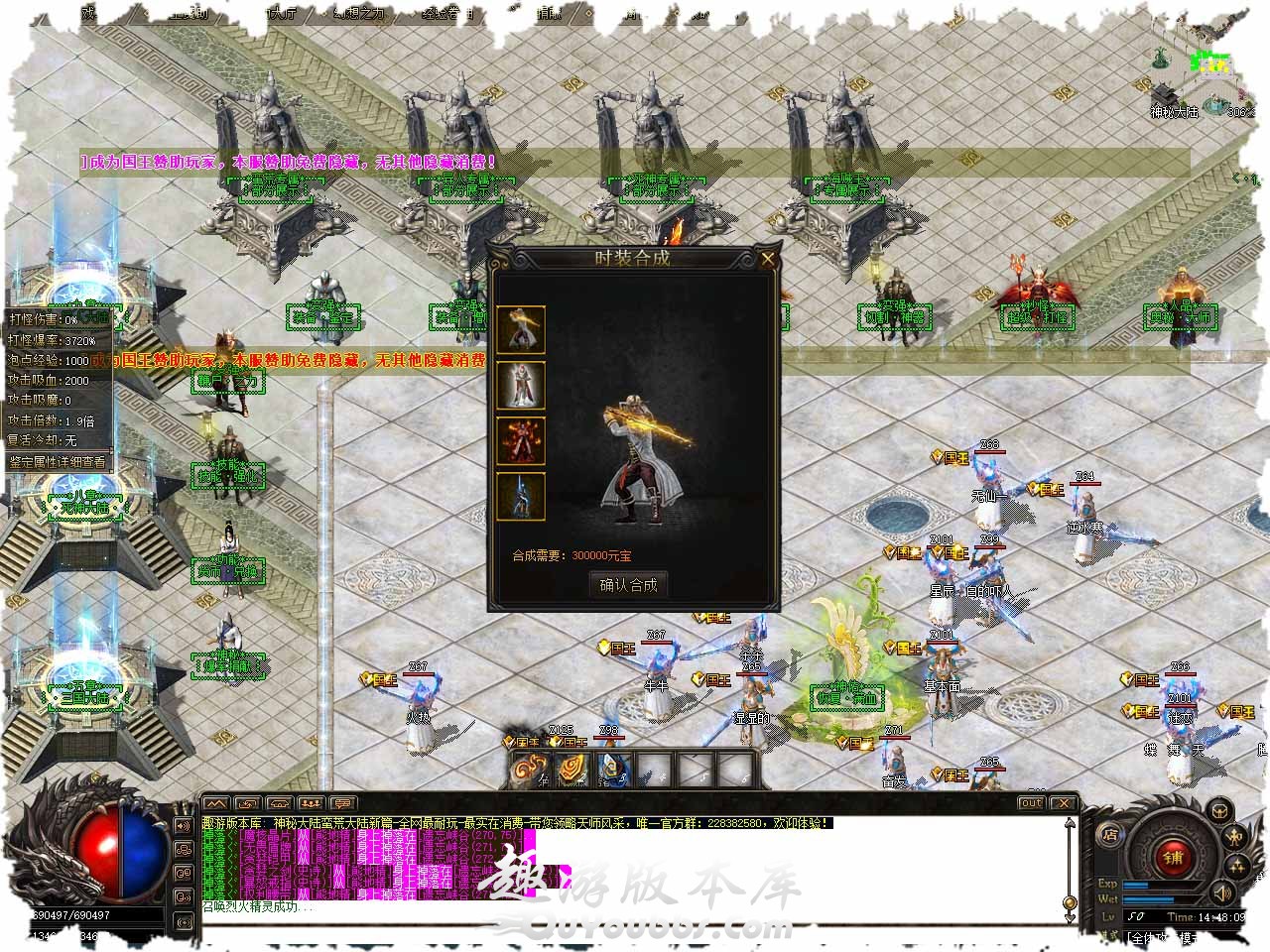View detailed appraisal attributes (鉴定属性详细查看)
Viewport: 1270px width, 952px height.
[x=58, y=461]
